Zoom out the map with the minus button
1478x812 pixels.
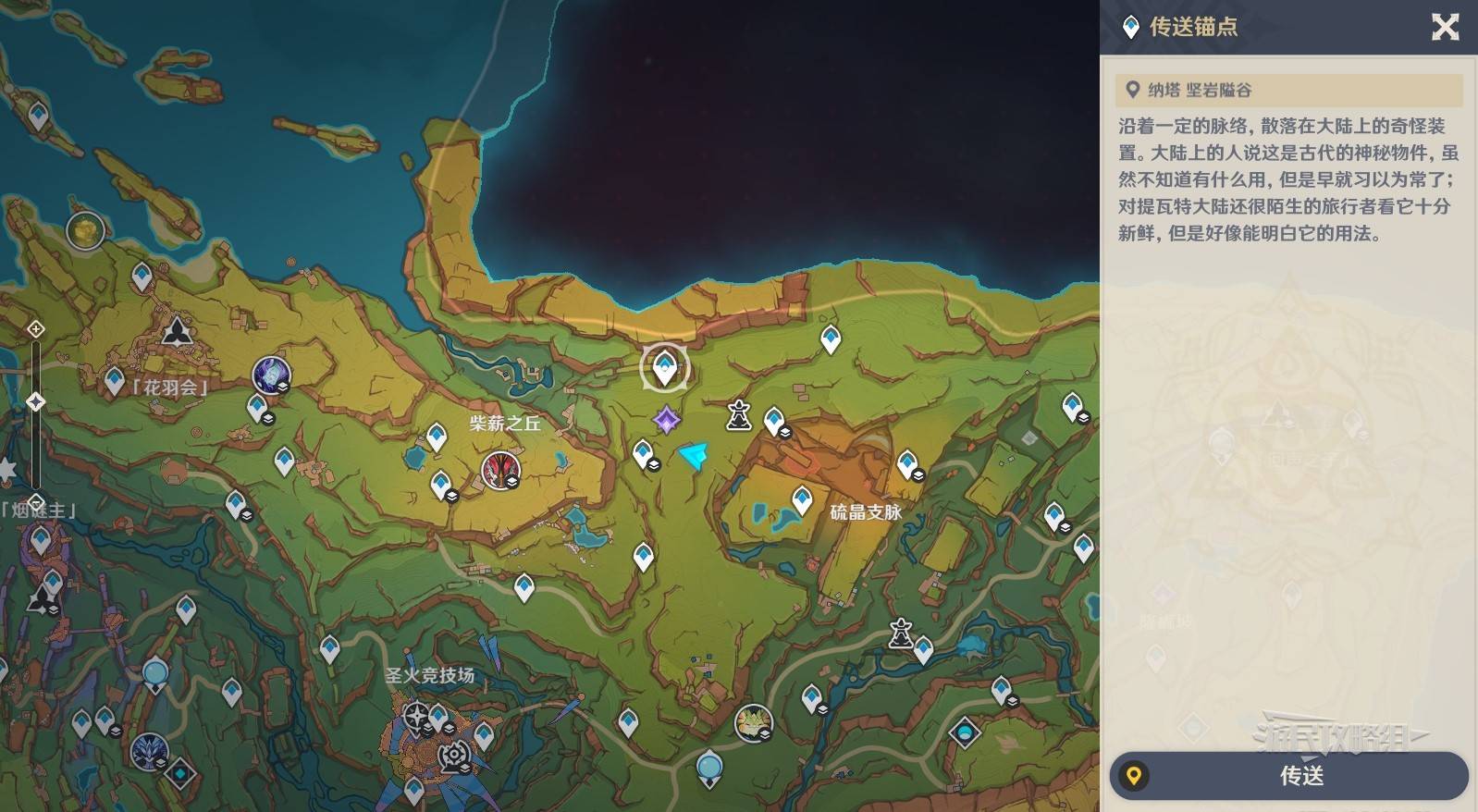tap(35, 503)
